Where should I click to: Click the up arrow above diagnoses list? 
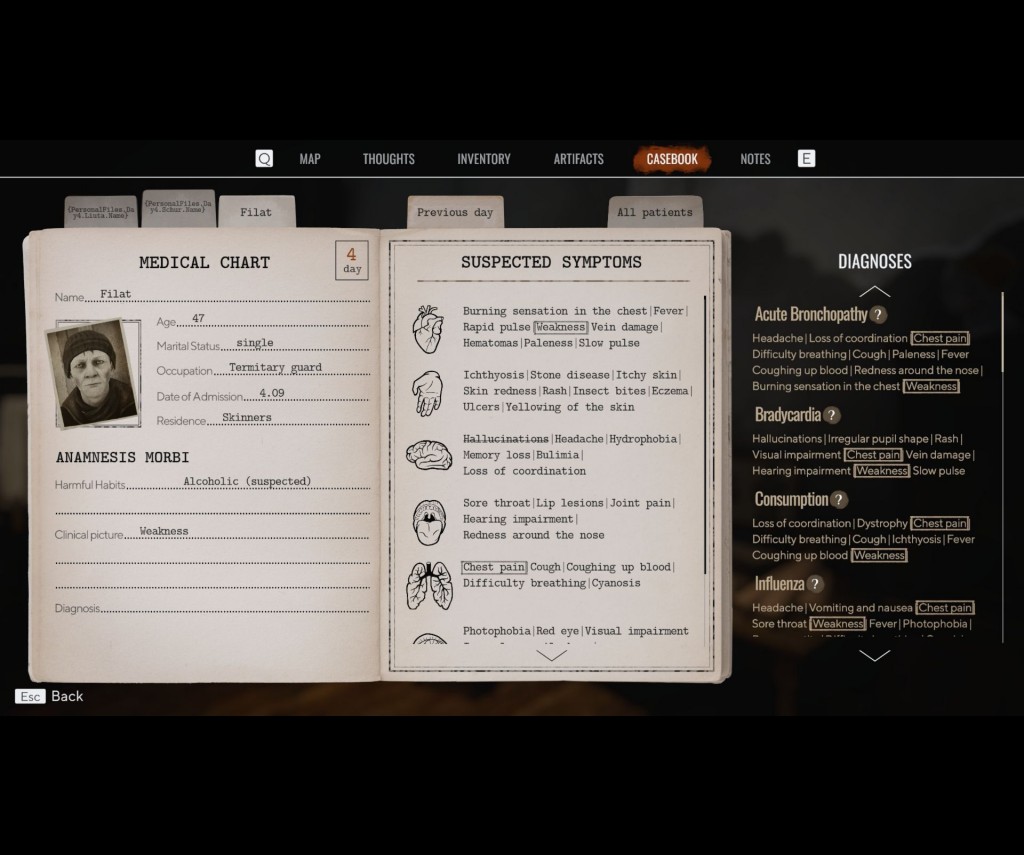pos(875,291)
